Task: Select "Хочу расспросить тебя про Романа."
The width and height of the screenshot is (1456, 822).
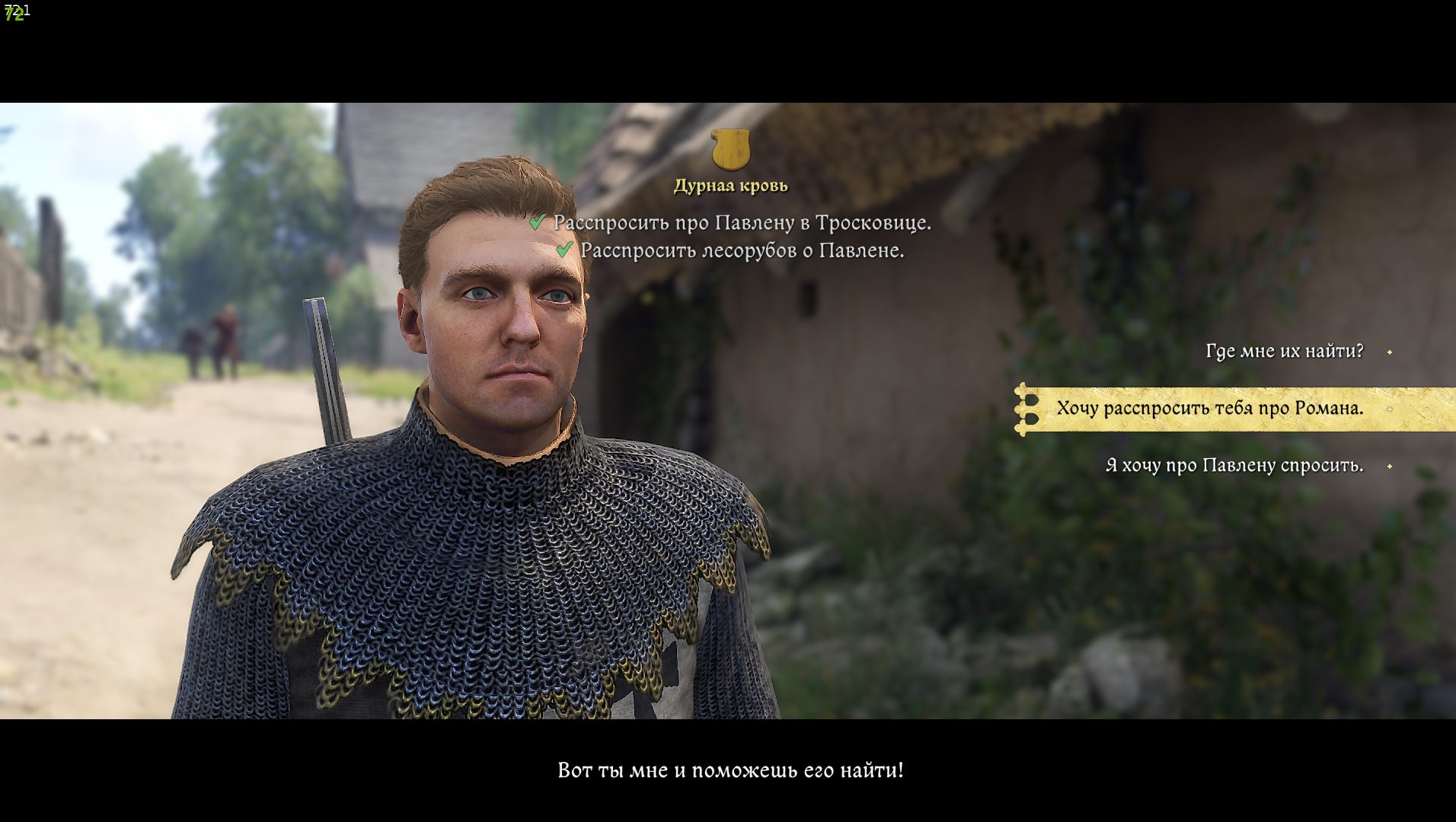Action: tap(1209, 409)
